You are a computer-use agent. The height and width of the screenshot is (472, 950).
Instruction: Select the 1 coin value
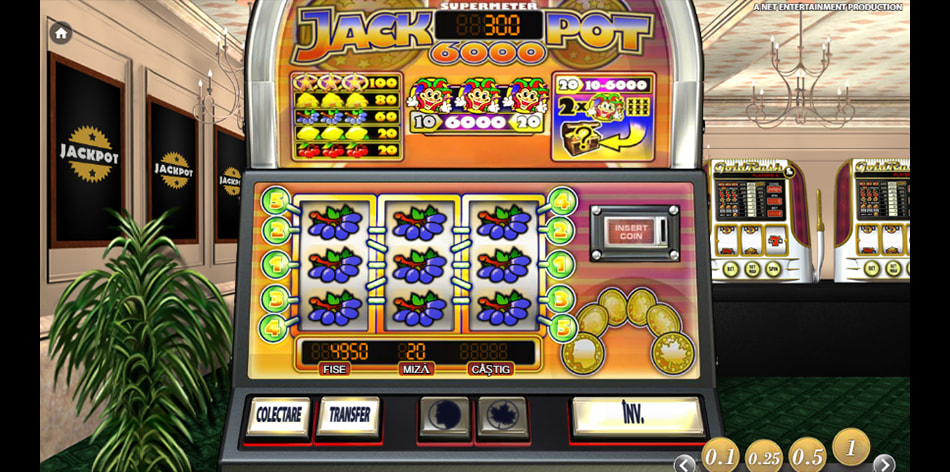coord(851,448)
